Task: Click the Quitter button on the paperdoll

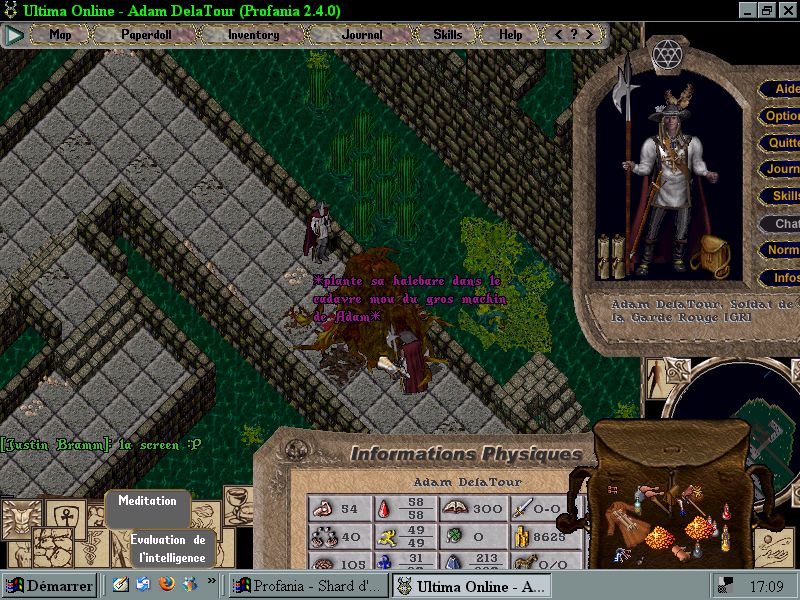Action: click(x=782, y=143)
